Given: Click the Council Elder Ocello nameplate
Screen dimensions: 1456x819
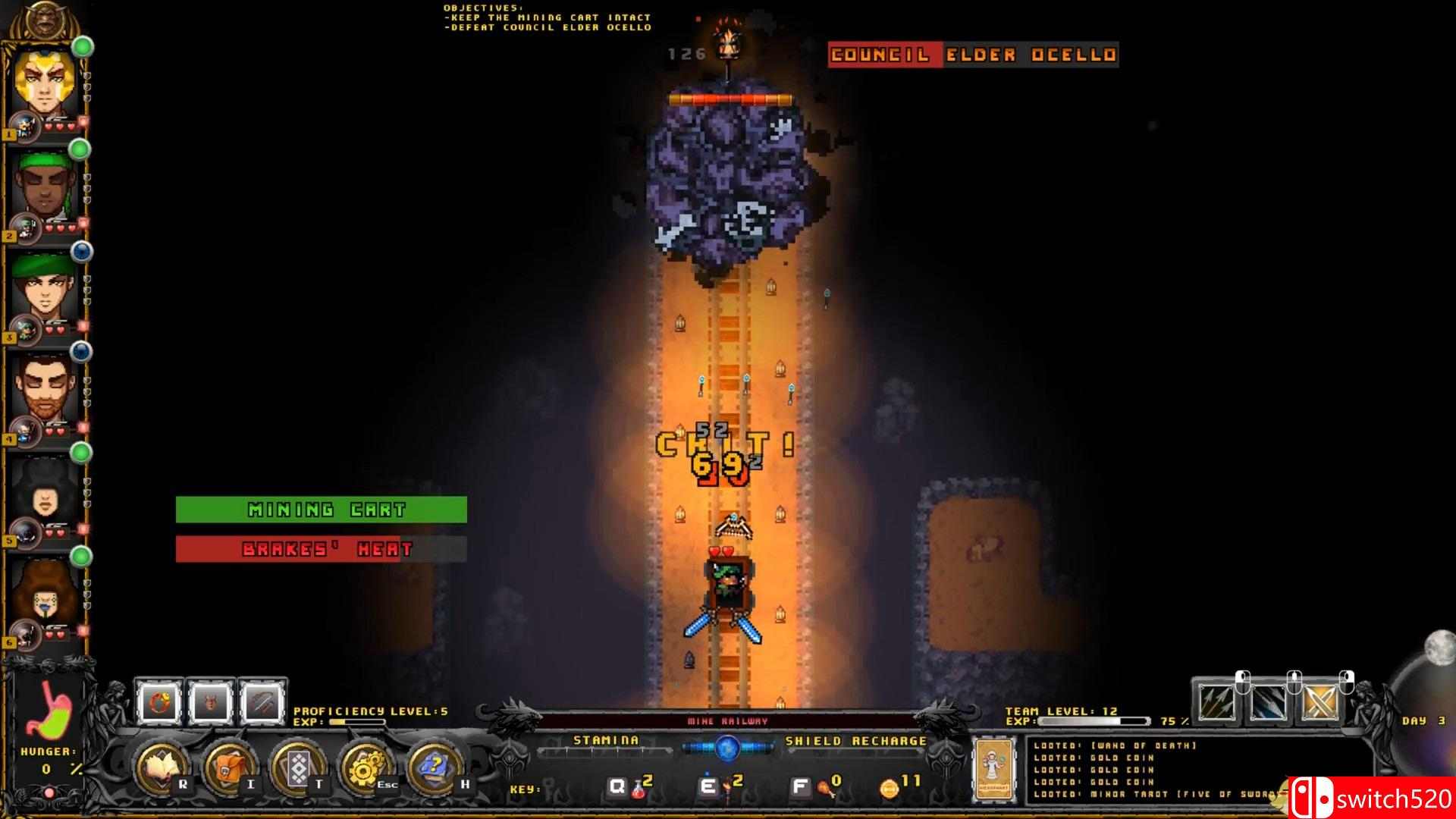Looking at the screenshot, I should [x=973, y=54].
